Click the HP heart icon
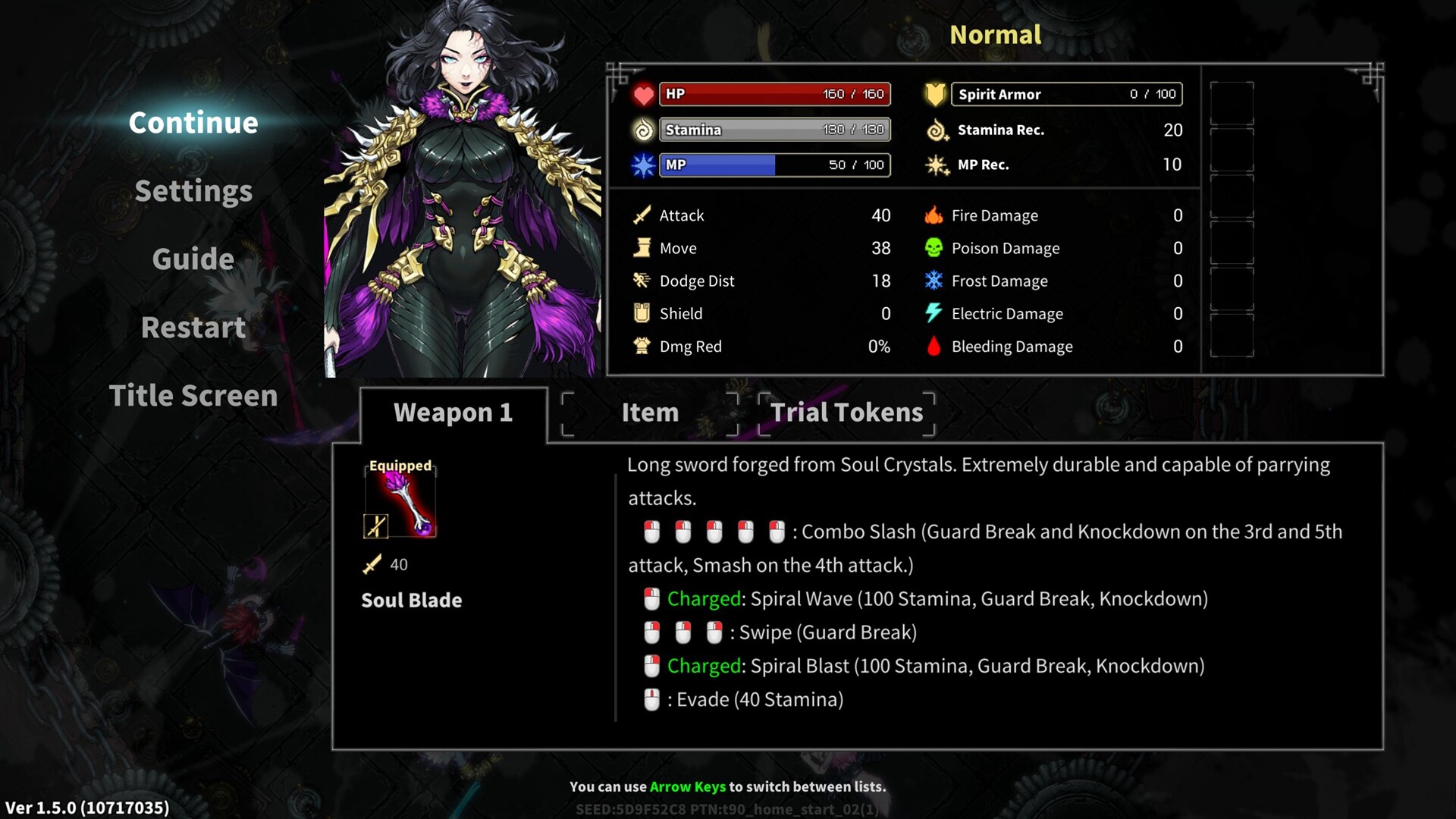Image resolution: width=1456 pixels, height=819 pixels. 642,94
